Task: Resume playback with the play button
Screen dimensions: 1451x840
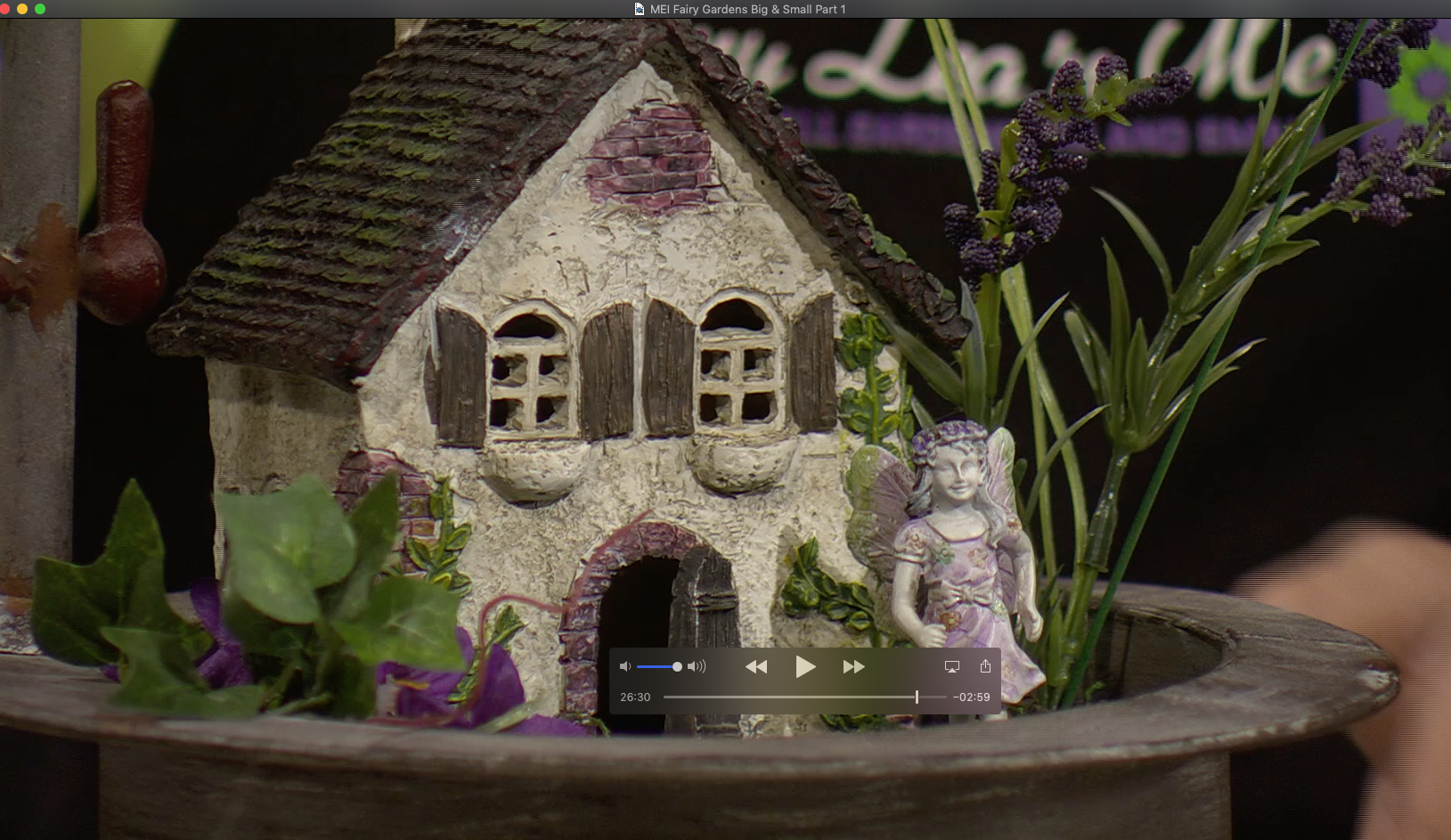Action: (806, 666)
